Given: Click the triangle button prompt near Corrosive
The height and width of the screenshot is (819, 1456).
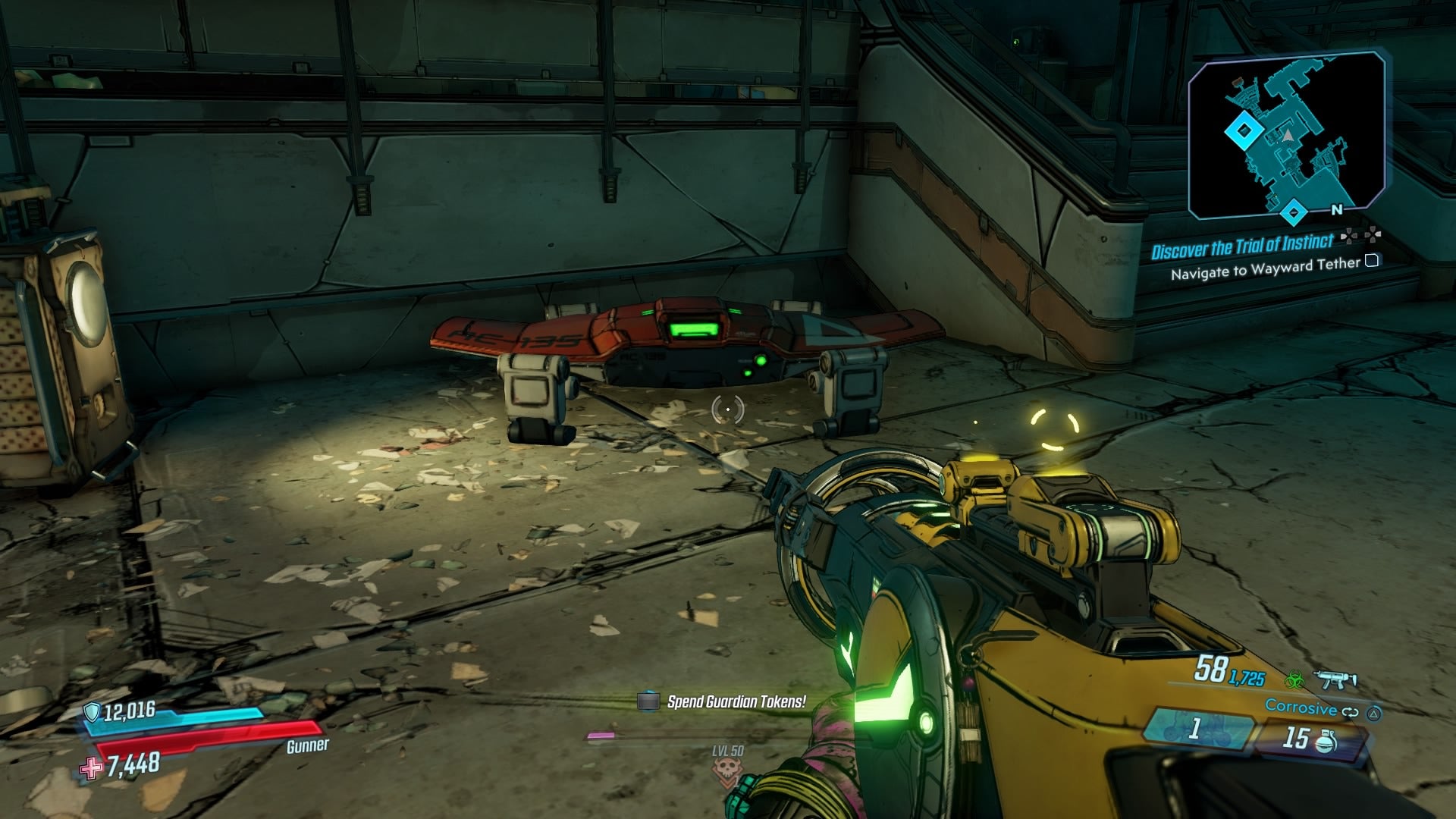Looking at the screenshot, I should [x=1375, y=714].
